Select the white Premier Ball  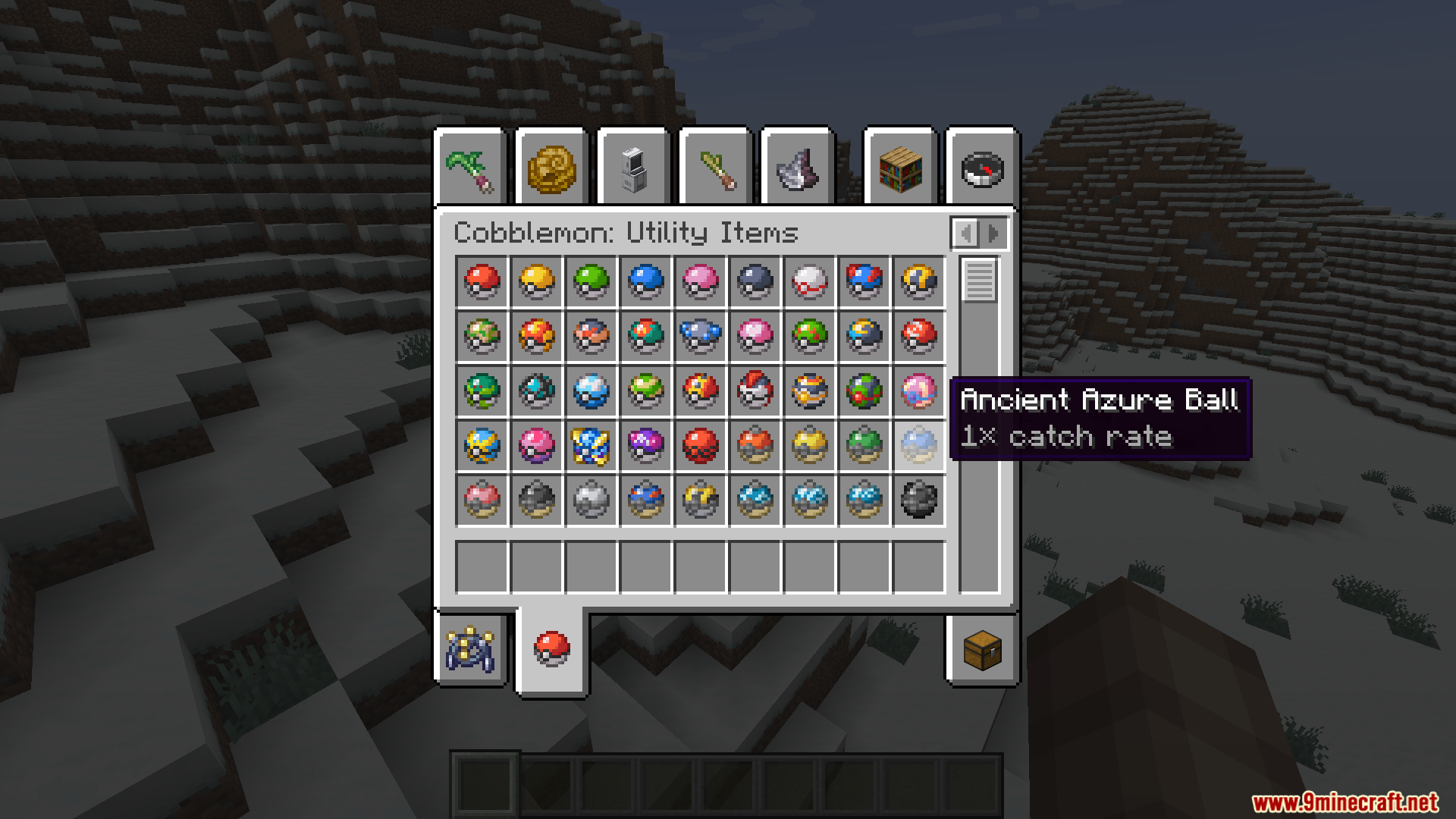[x=811, y=282]
